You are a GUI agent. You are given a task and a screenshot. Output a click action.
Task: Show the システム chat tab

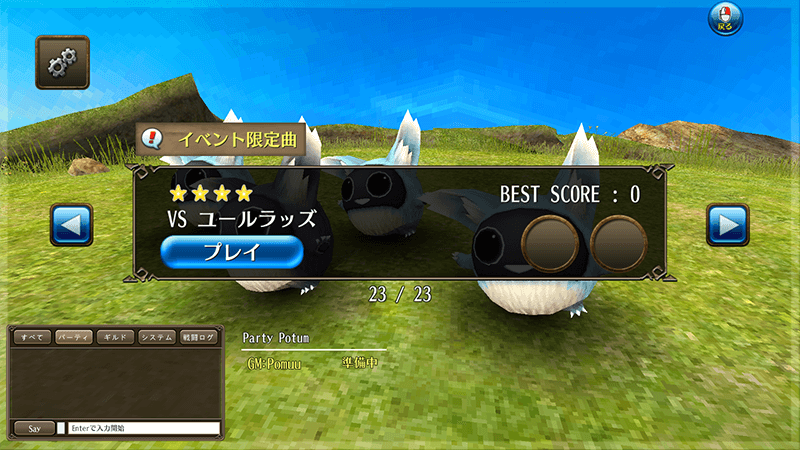(157, 338)
